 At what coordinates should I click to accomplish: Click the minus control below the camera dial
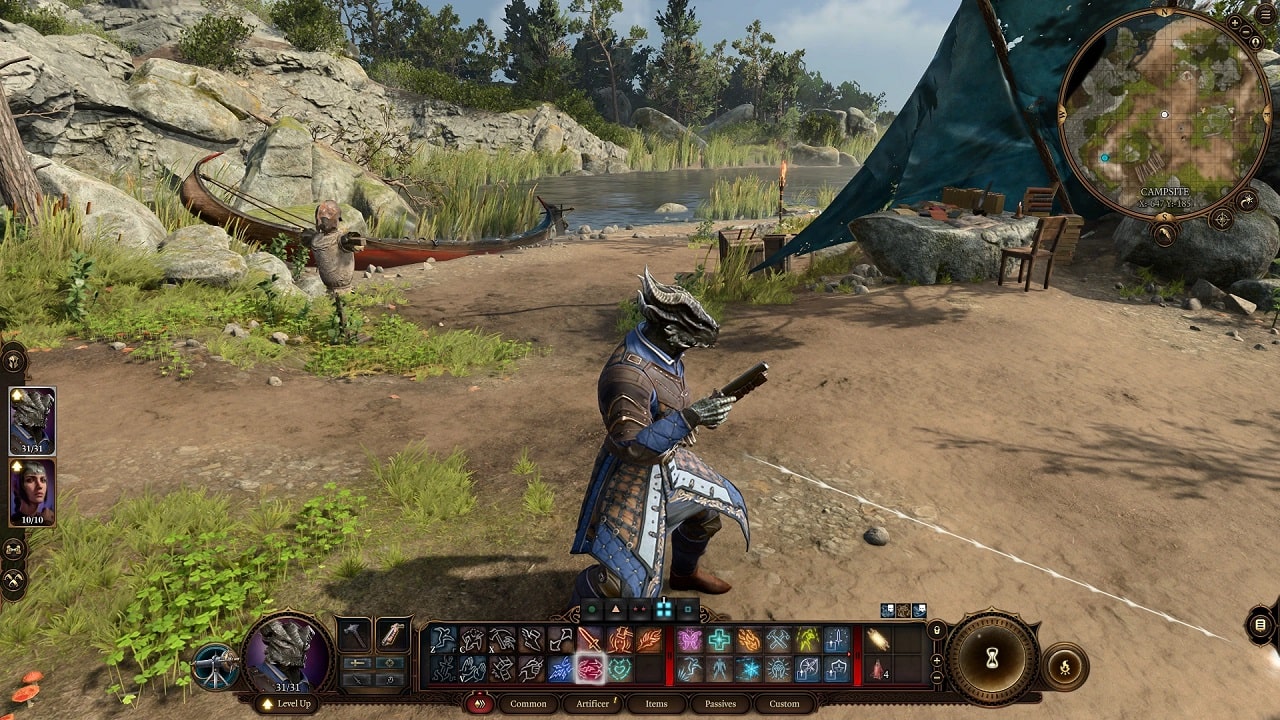click(937, 677)
